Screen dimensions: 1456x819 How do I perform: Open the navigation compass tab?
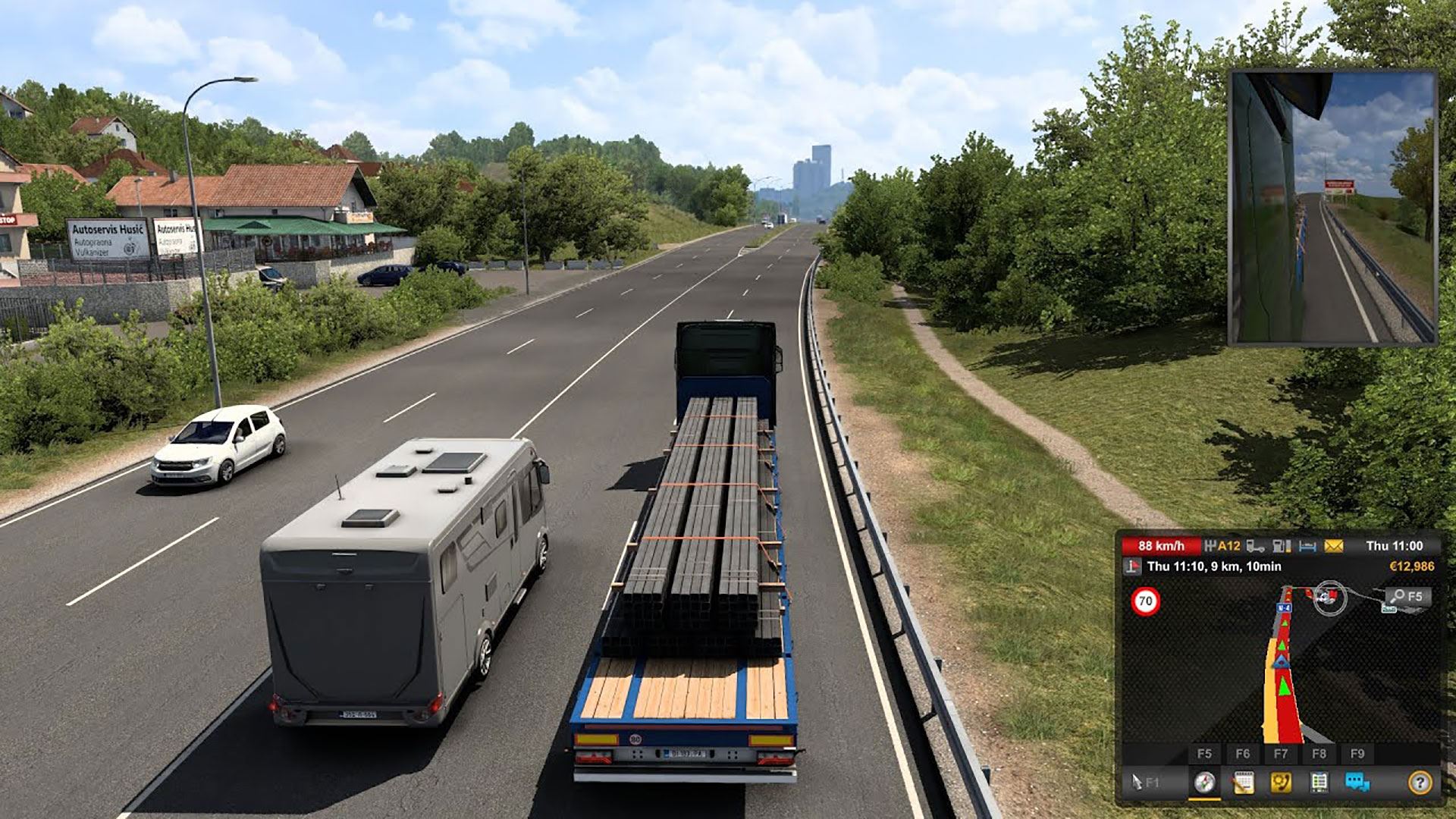pos(1204,783)
